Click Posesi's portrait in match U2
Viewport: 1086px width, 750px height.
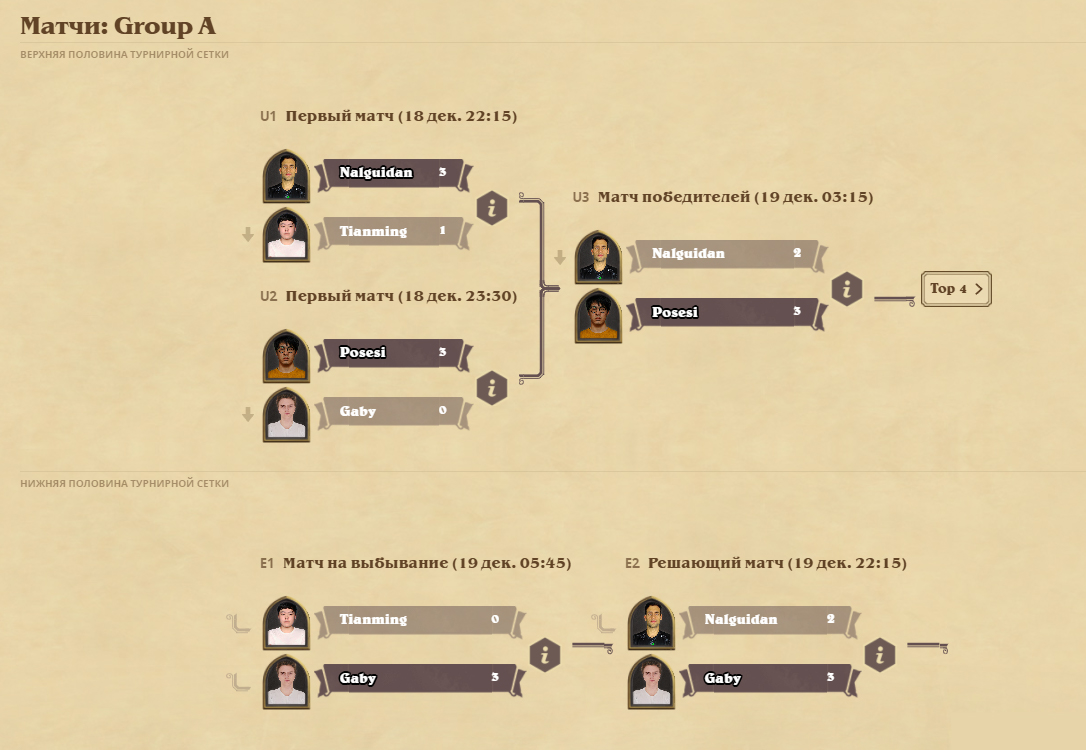286,356
